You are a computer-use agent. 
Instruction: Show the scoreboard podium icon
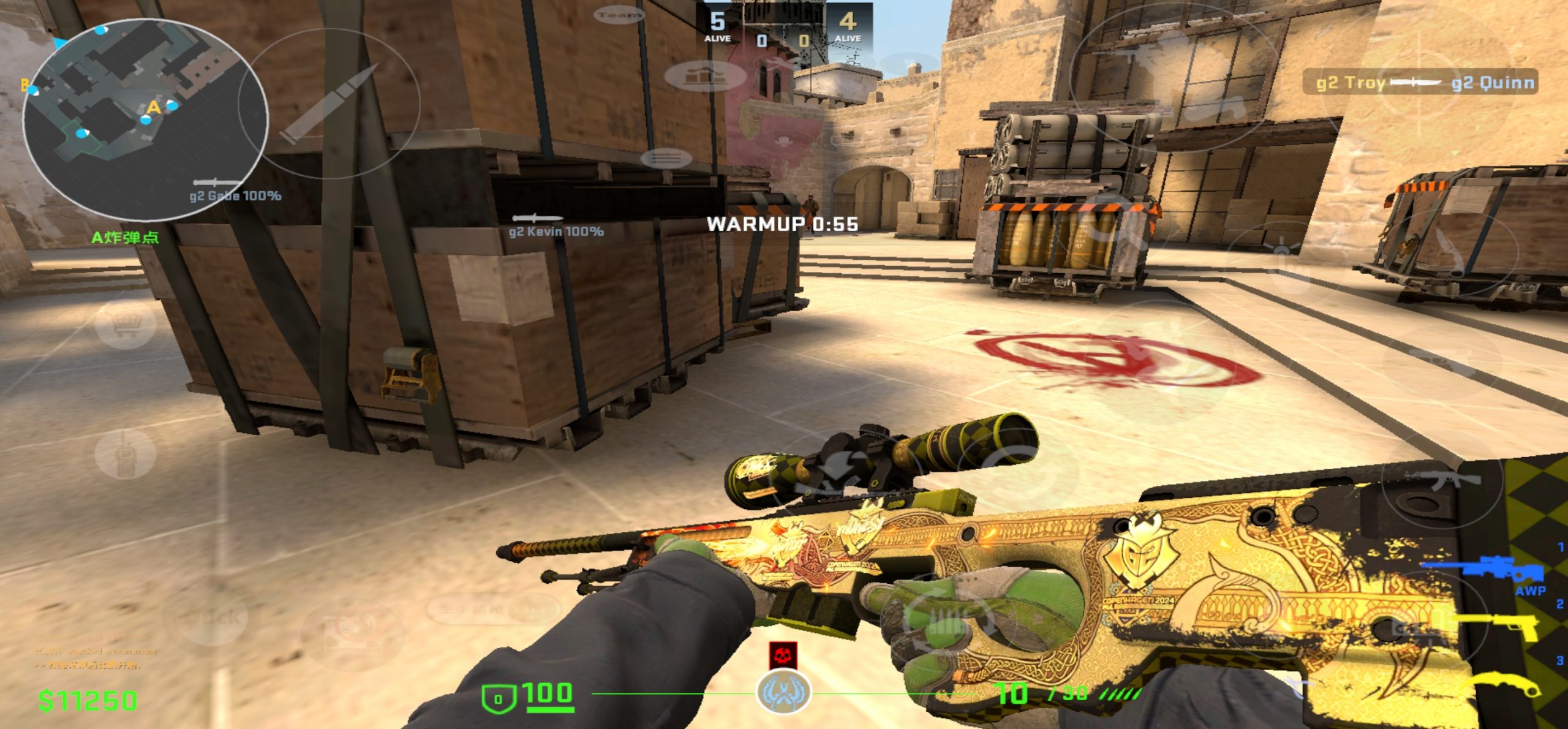coord(706,76)
